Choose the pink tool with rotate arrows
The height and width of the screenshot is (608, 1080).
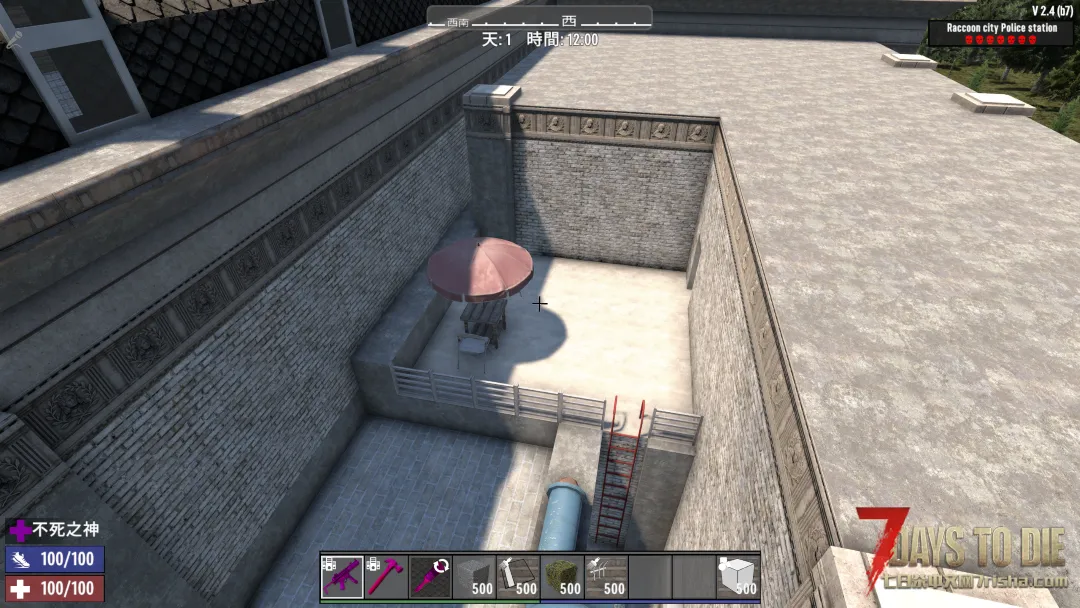430,577
